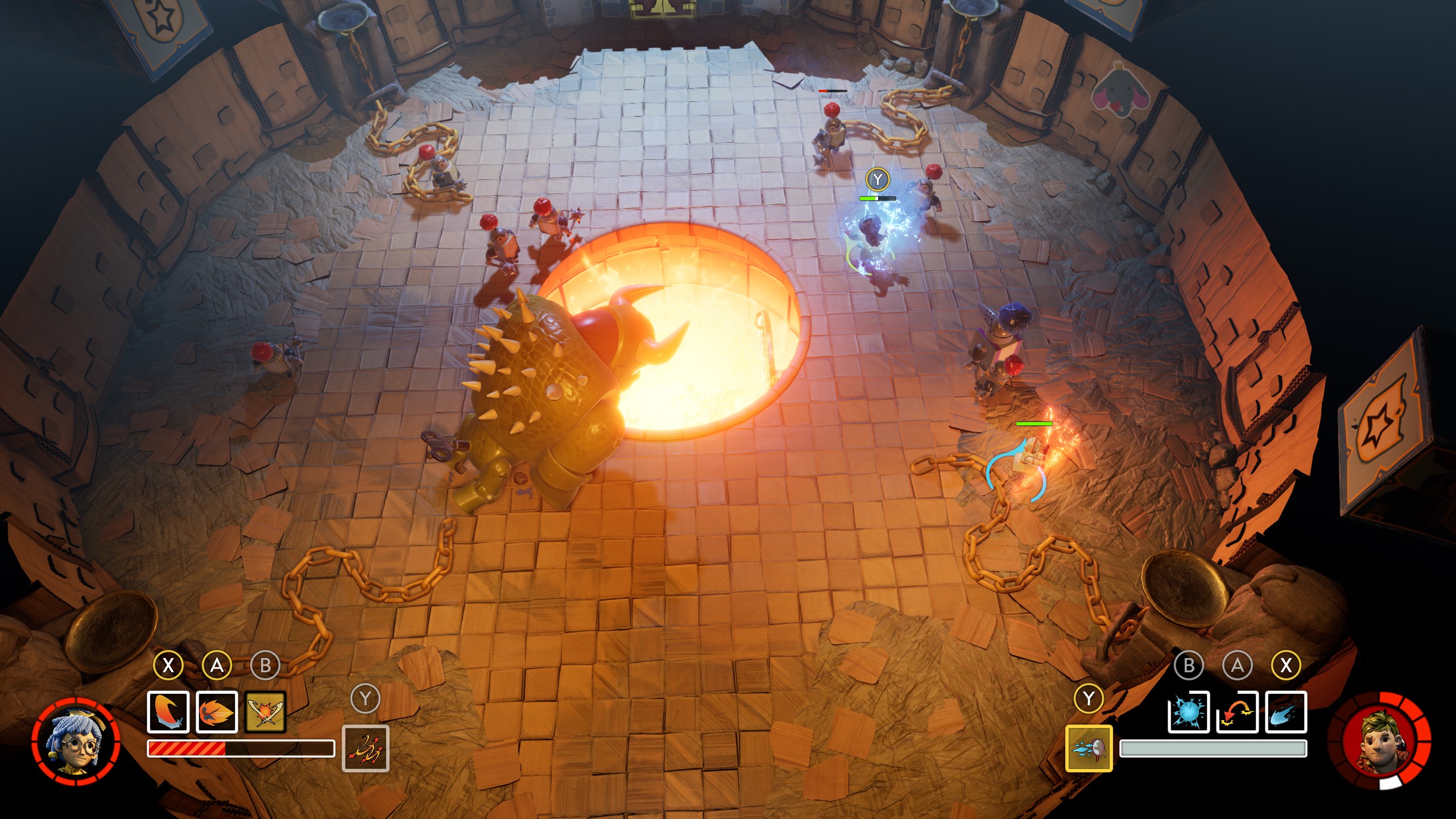
Task: Trigger the crossed swords burst ability
Action: click(266, 712)
